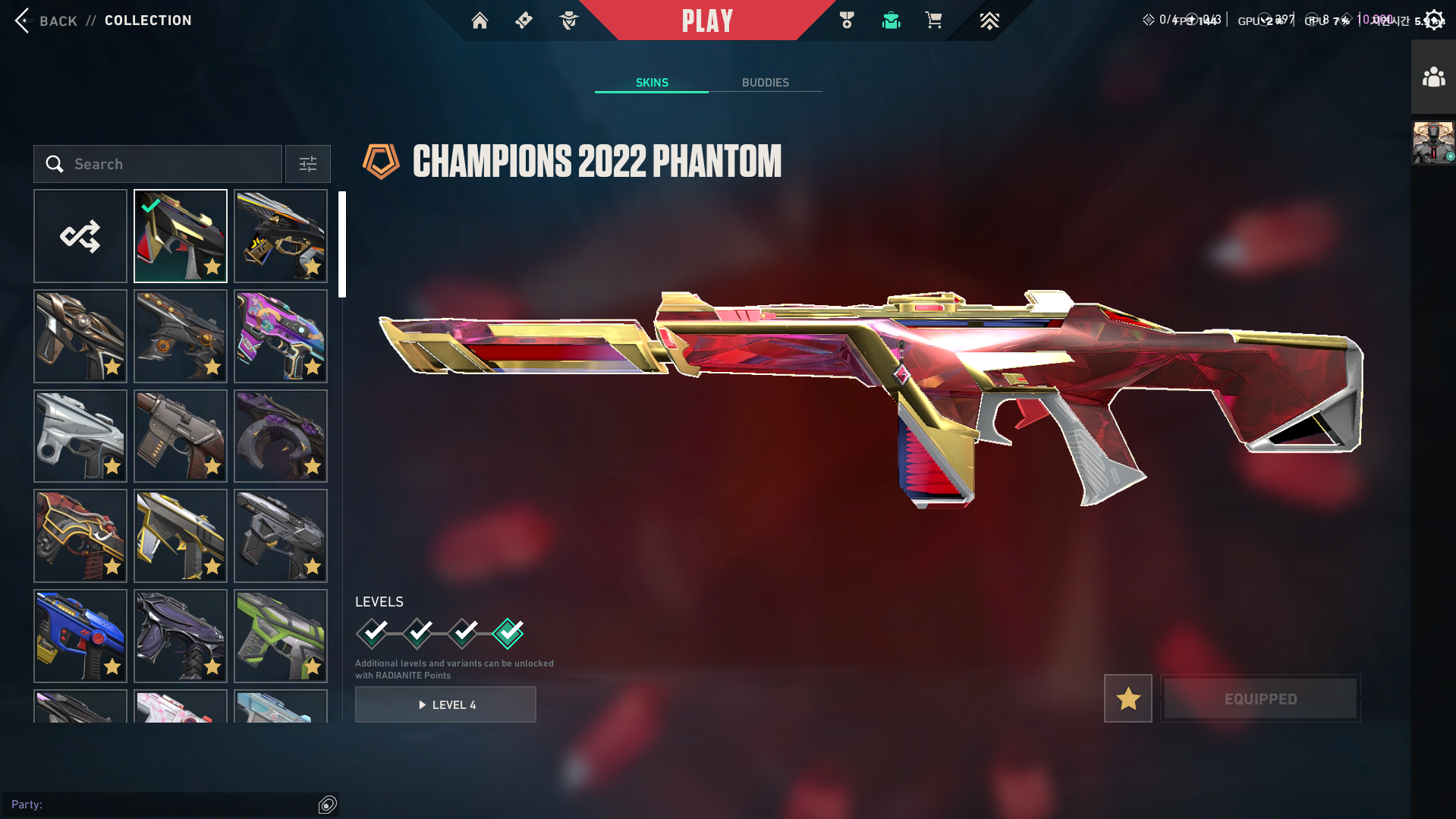Select the first skin level checkmark
The height and width of the screenshot is (819, 1456).
[373, 632]
